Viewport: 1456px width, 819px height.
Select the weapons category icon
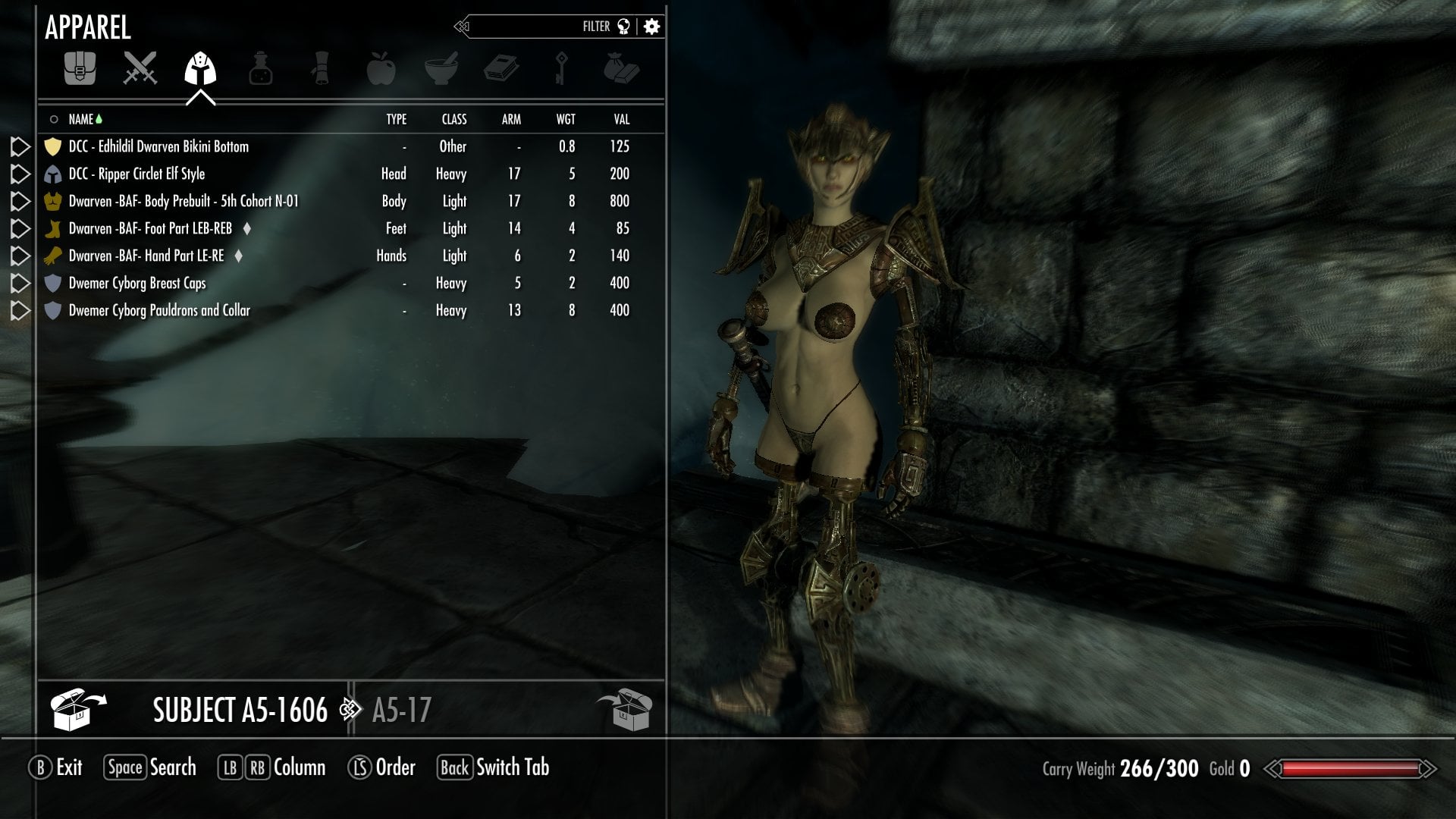[x=142, y=68]
